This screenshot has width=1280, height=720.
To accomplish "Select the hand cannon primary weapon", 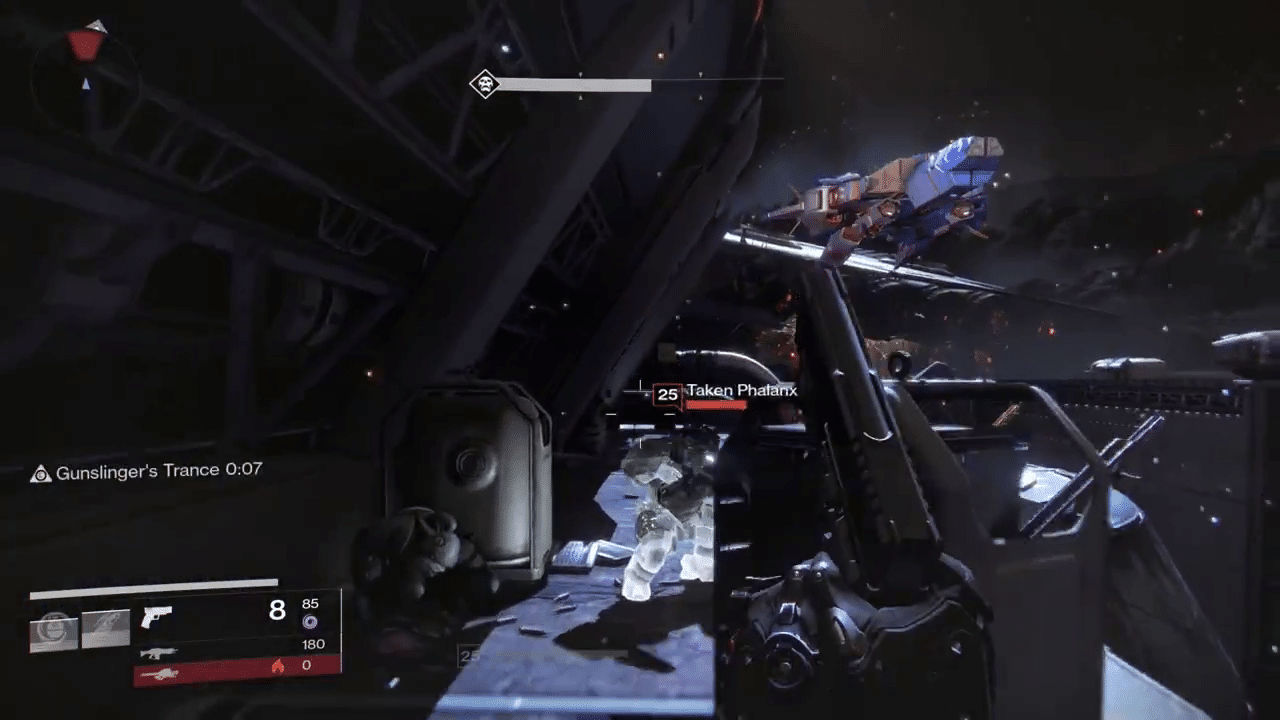I will click(x=156, y=616).
